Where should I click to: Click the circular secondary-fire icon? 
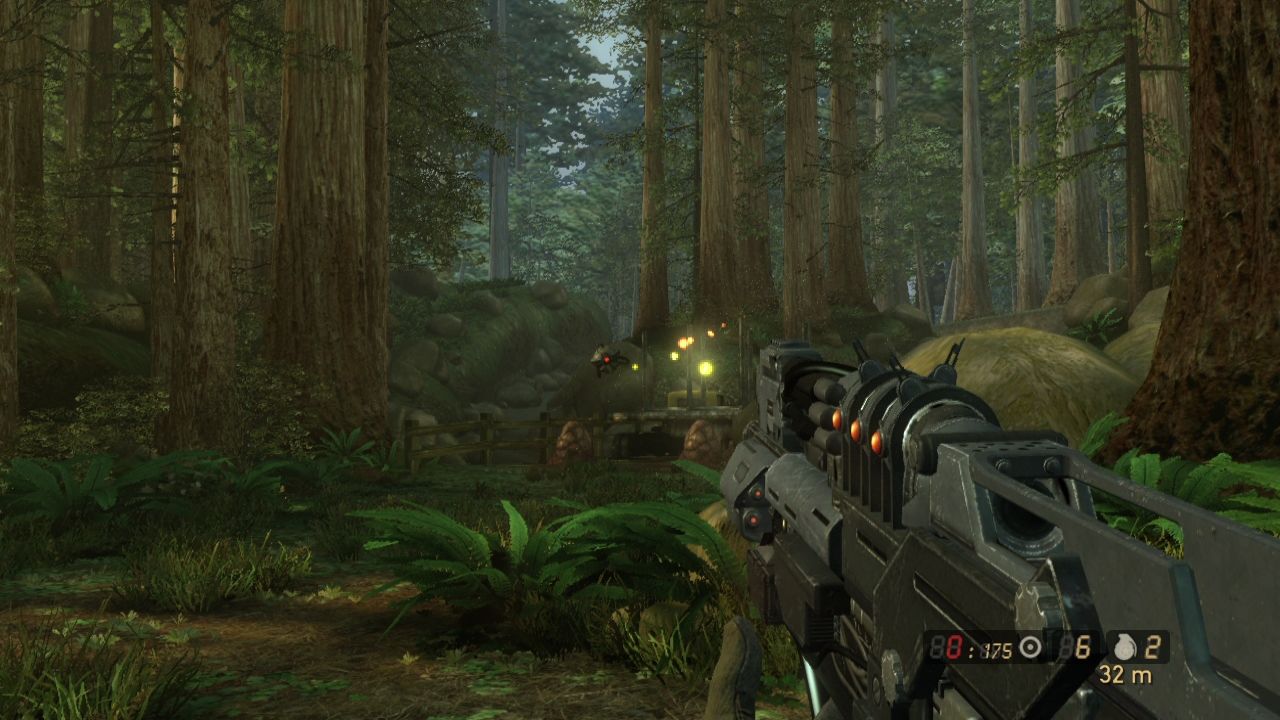[x=1030, y=649]
